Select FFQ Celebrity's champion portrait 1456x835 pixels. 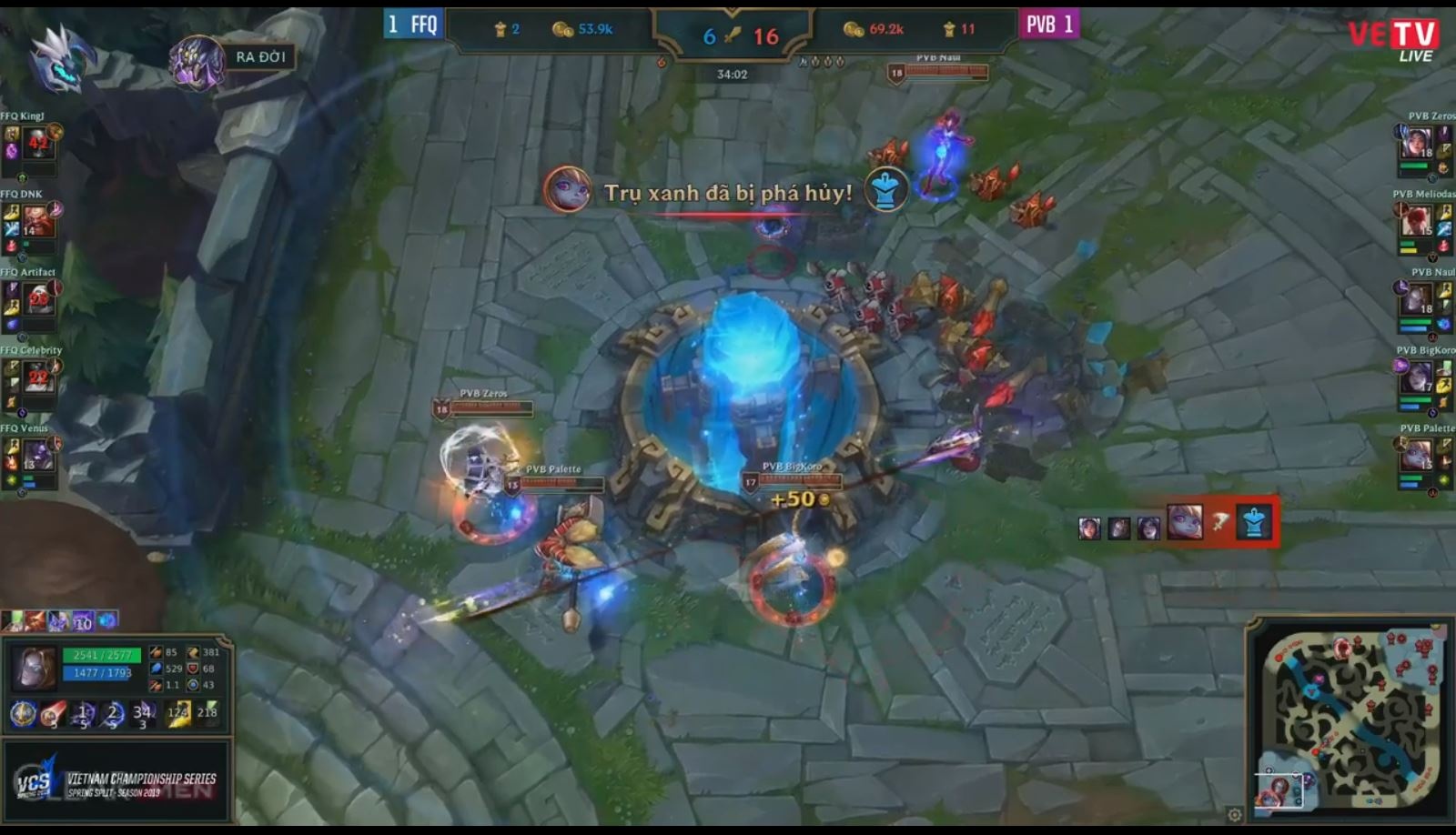point(38,377)
